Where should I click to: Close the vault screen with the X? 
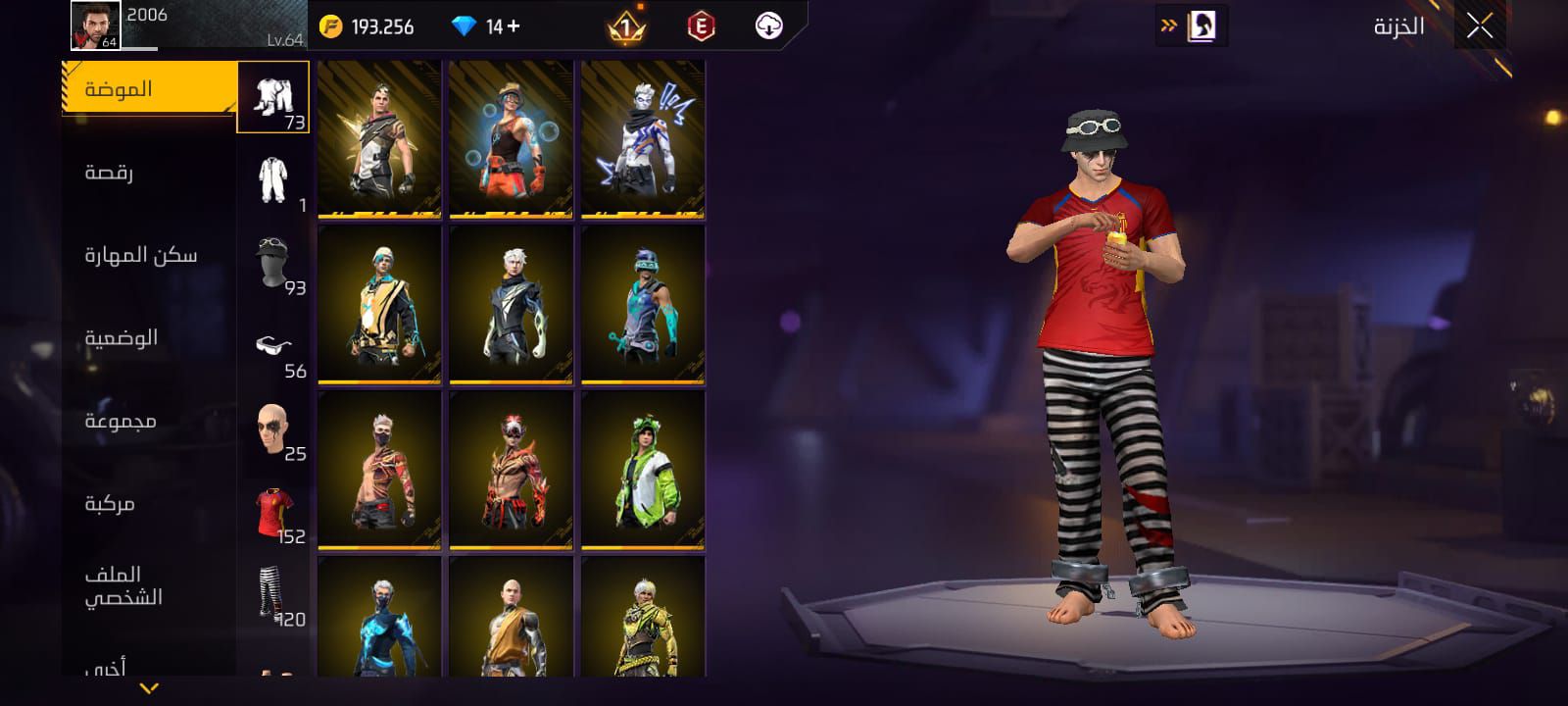[x=1480, y=26]
